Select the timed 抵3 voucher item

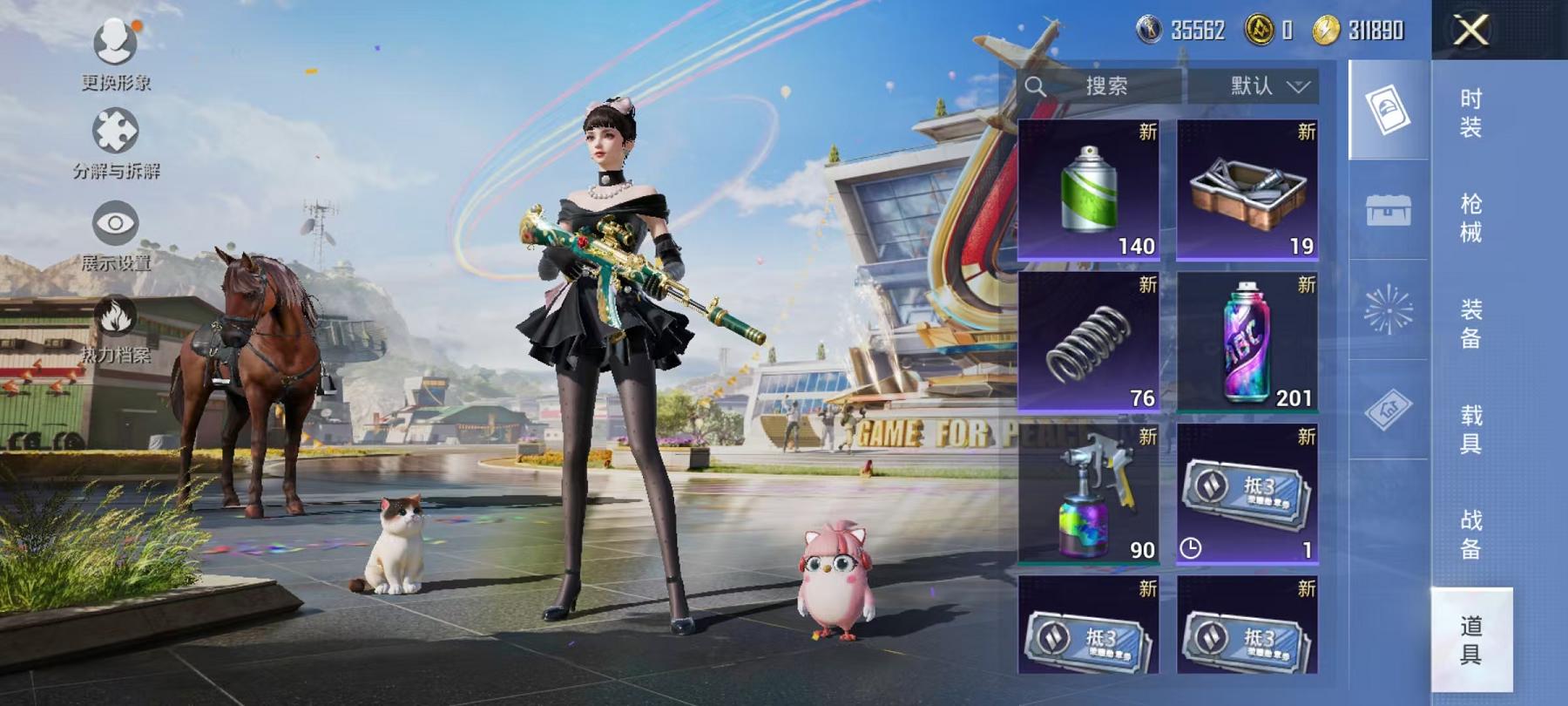(1247, 493)
